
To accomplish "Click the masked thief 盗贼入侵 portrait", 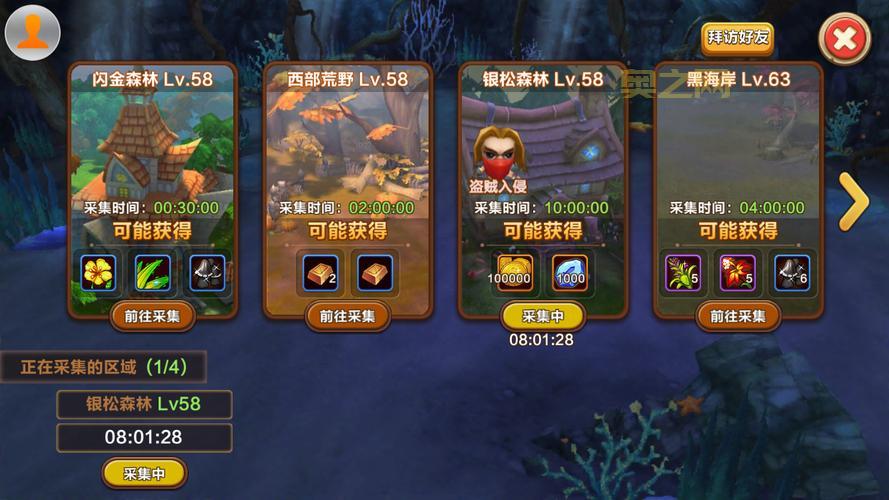I will (497, 155).
